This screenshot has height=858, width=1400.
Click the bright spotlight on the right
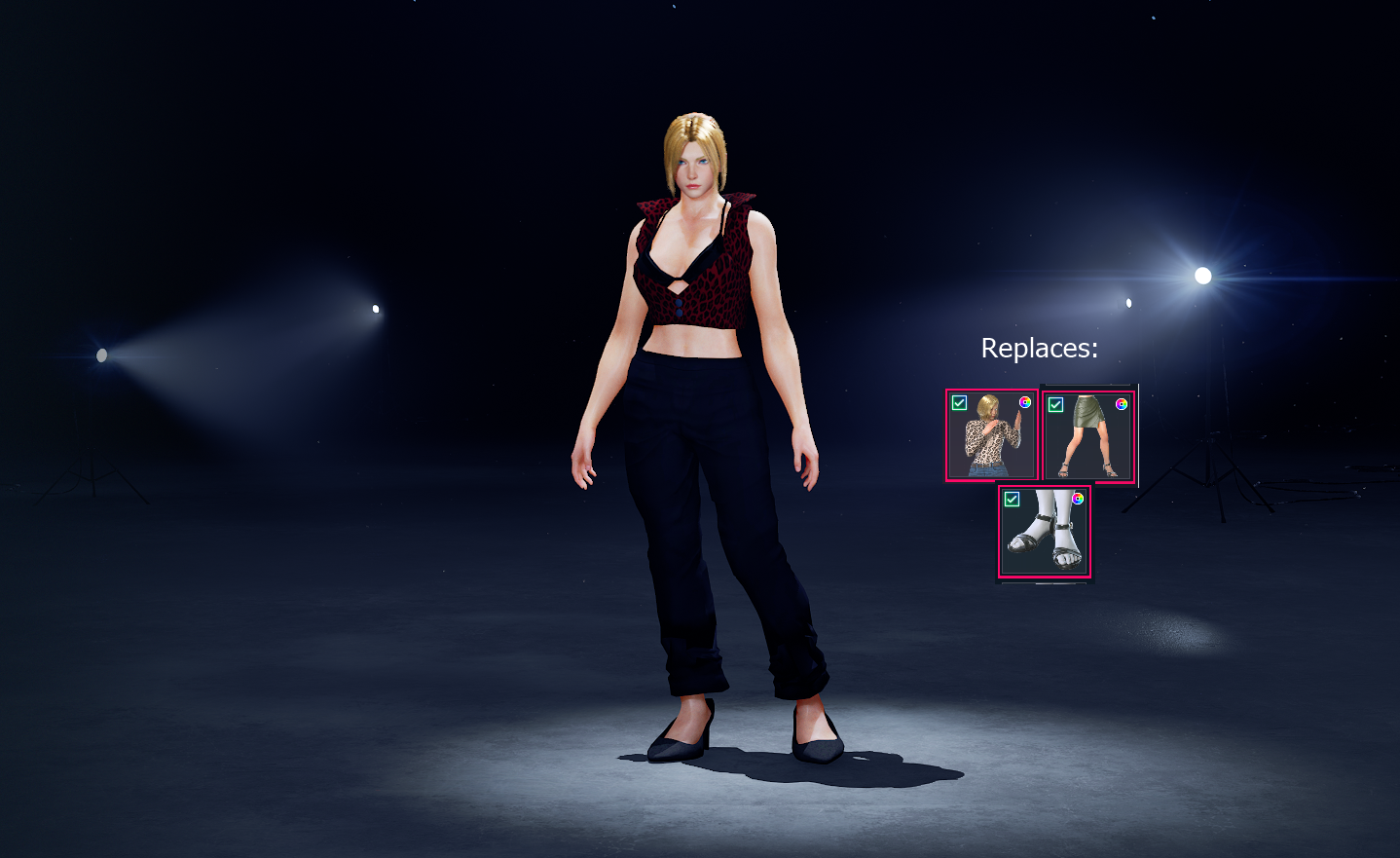pos(1203,276)
